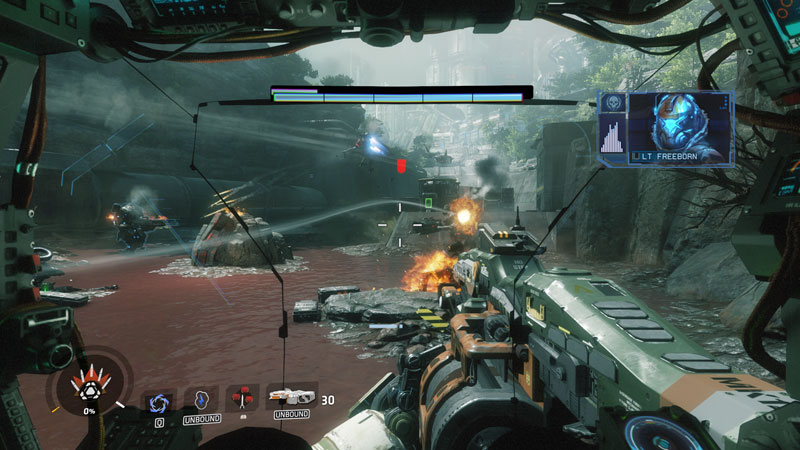Use the blue lightning bolt ability
800x450 pixels.
coord(201,399)
